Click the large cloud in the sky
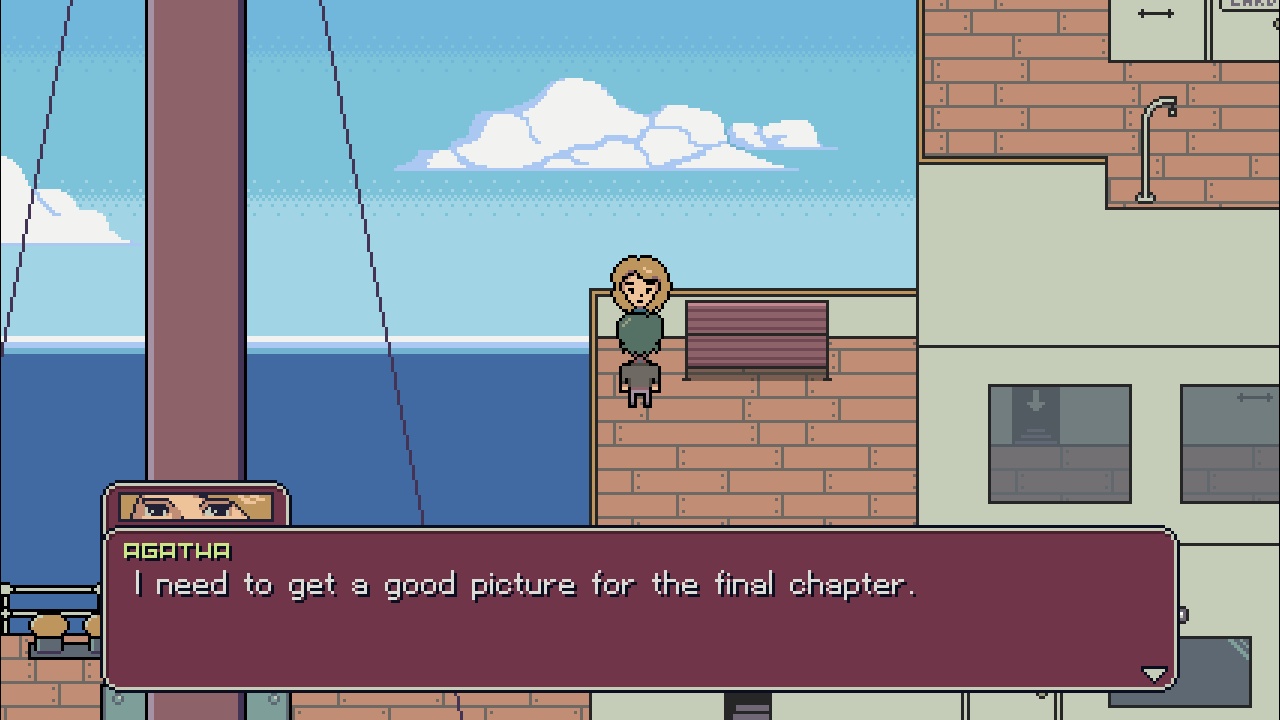1280x720 pixels. point(600,130)
